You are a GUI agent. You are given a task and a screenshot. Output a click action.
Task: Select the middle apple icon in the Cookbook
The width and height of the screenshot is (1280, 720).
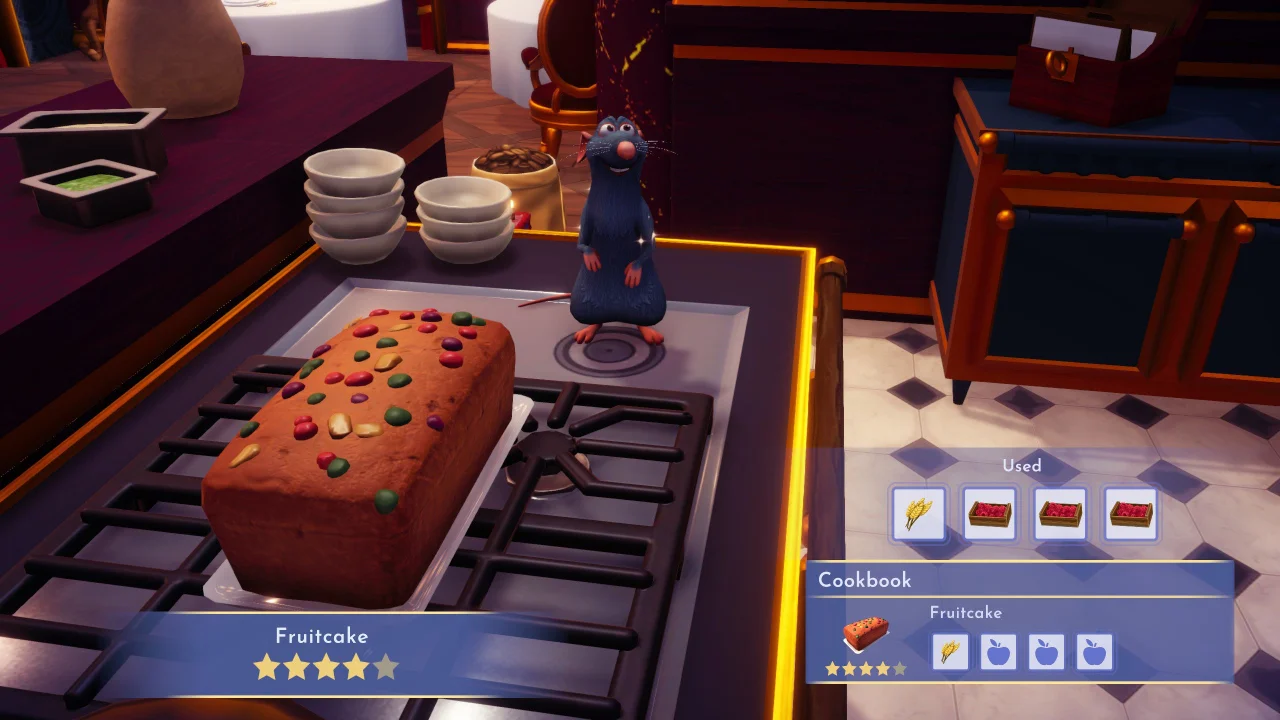[1047, 651]
